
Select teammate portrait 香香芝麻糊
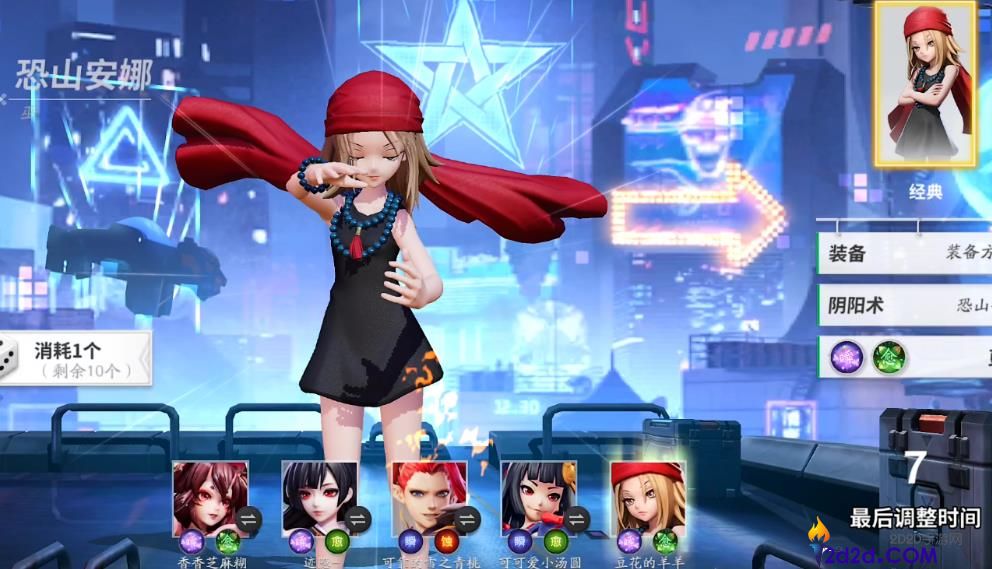pos(210,496)
